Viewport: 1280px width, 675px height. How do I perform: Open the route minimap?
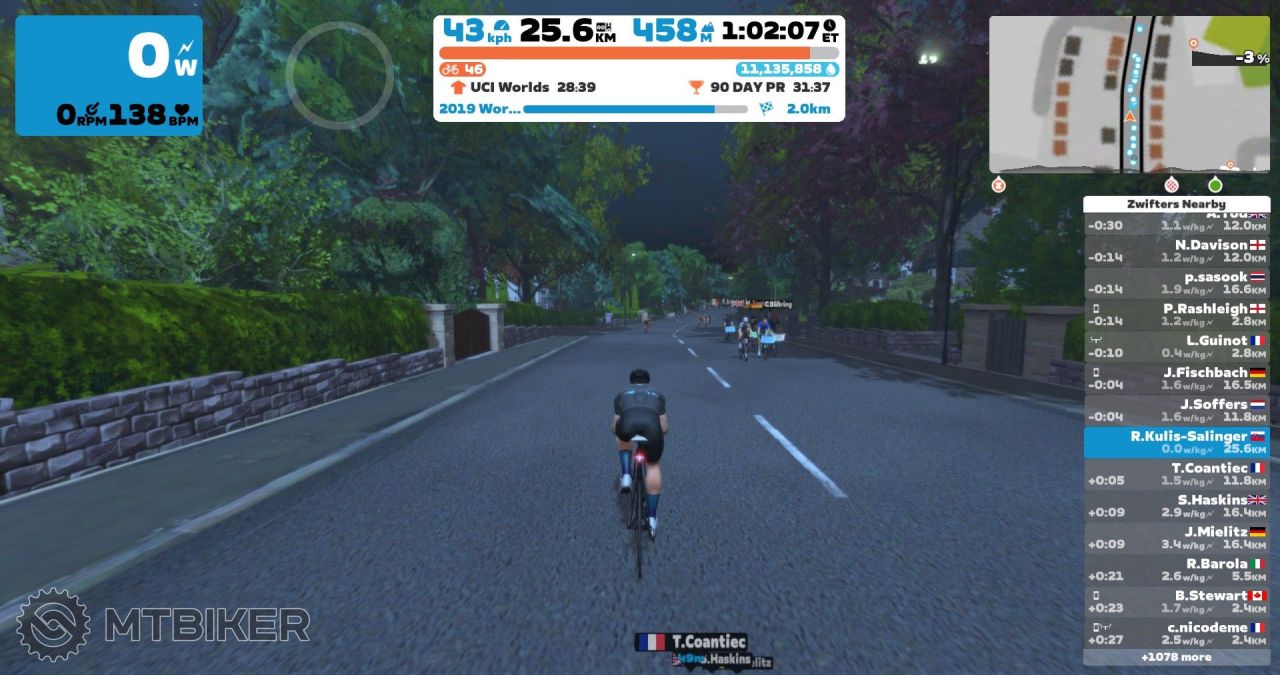pos(1129,95)
